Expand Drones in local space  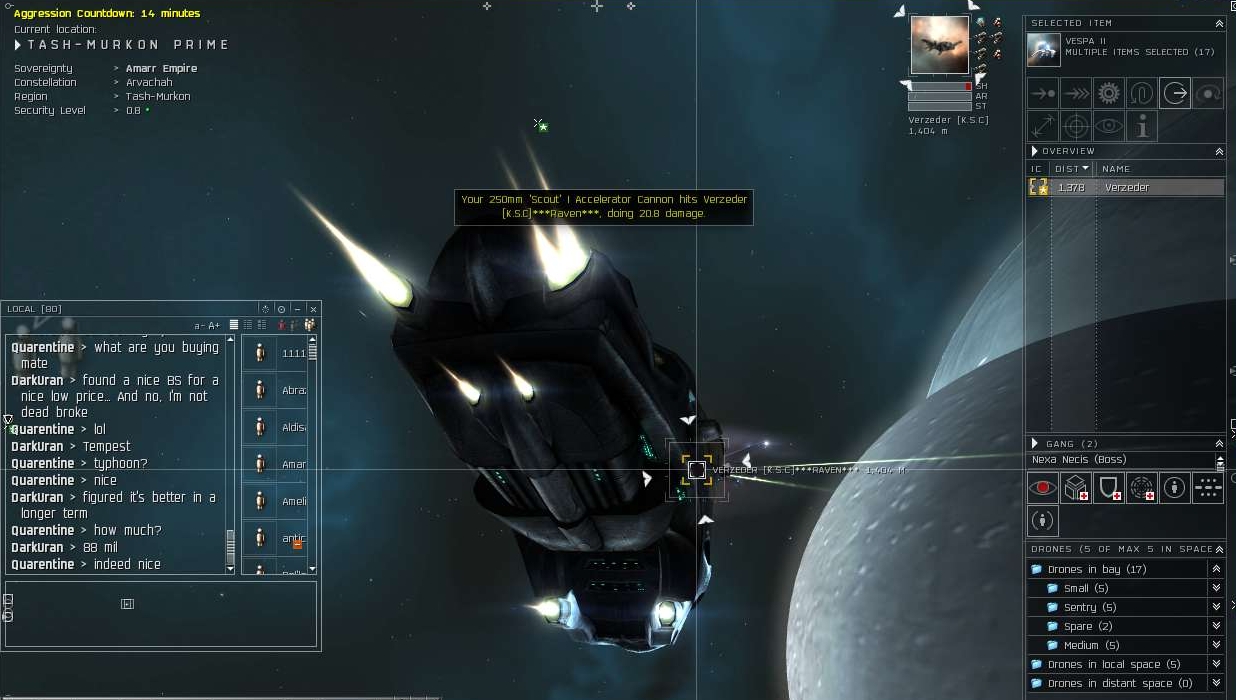(x=1216, y=664)
